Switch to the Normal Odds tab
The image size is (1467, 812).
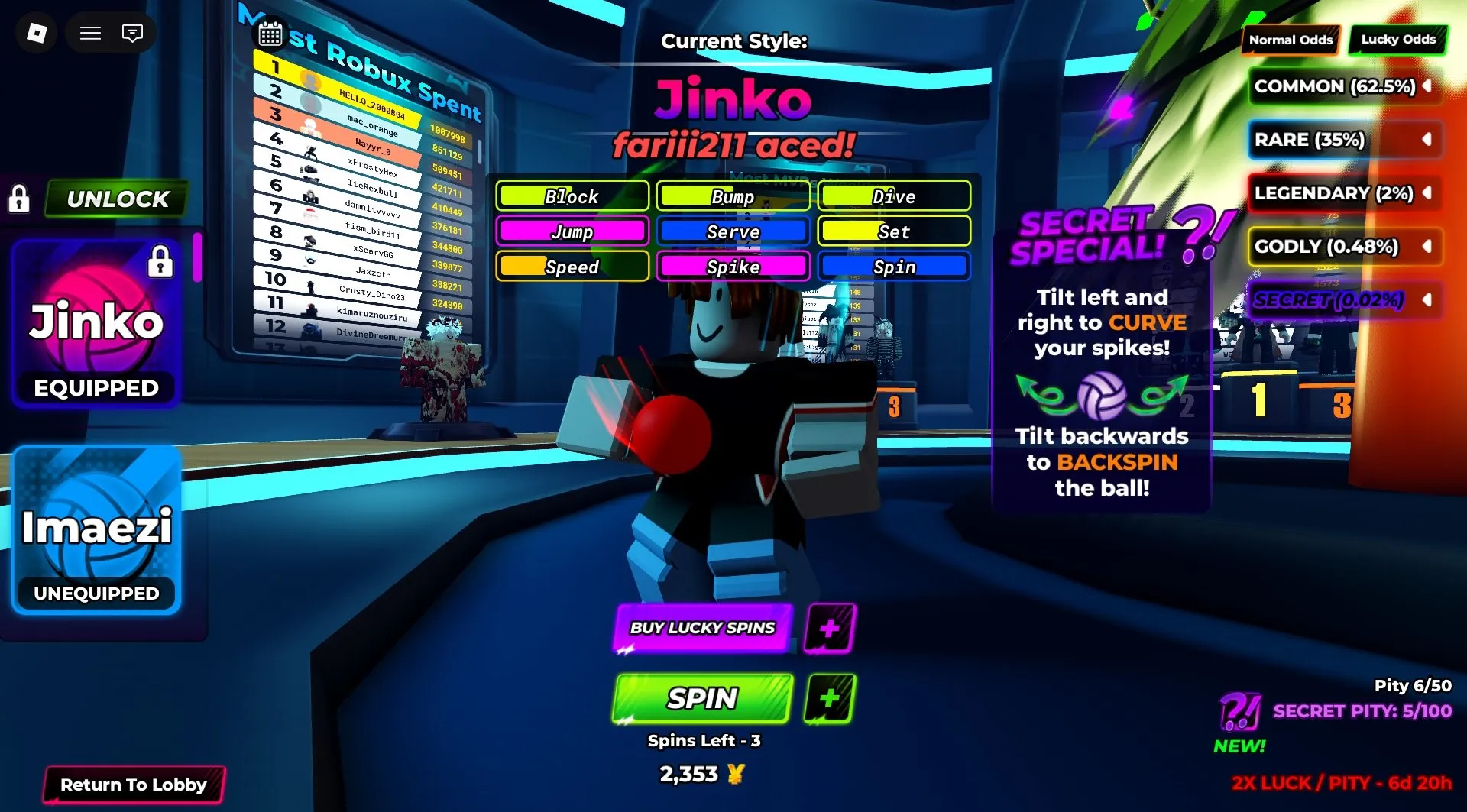pyautogui.click(x=1291, y=40)
